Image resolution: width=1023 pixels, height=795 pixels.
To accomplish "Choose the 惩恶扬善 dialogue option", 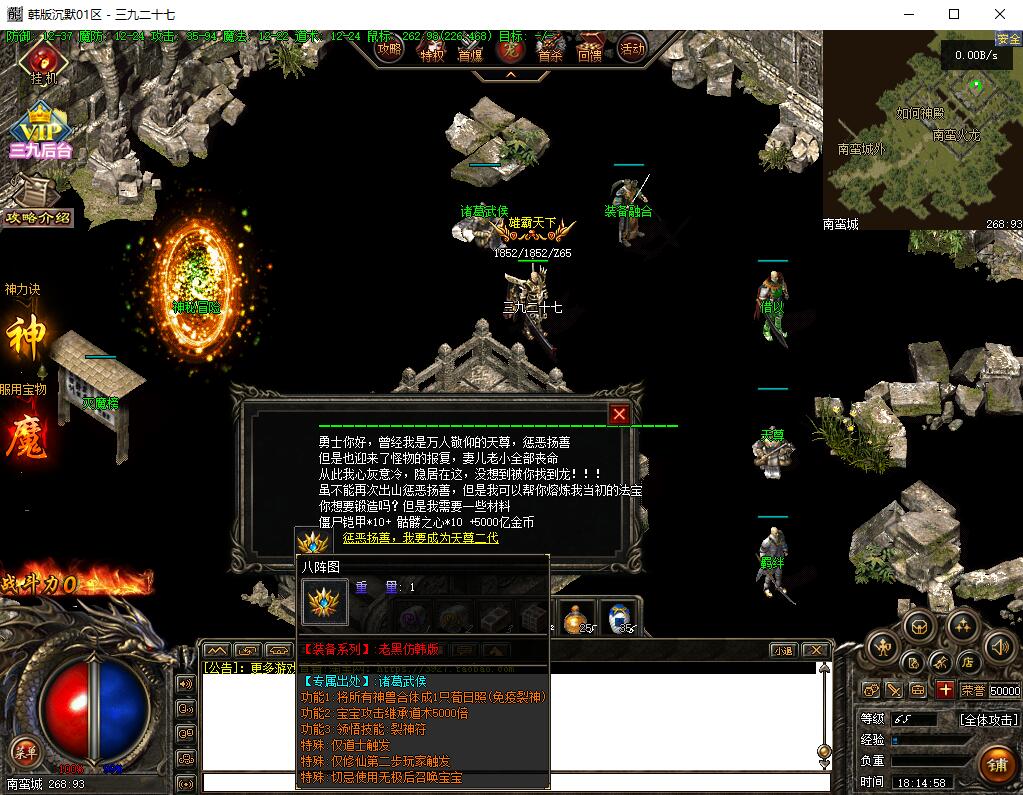I will 420,538.
